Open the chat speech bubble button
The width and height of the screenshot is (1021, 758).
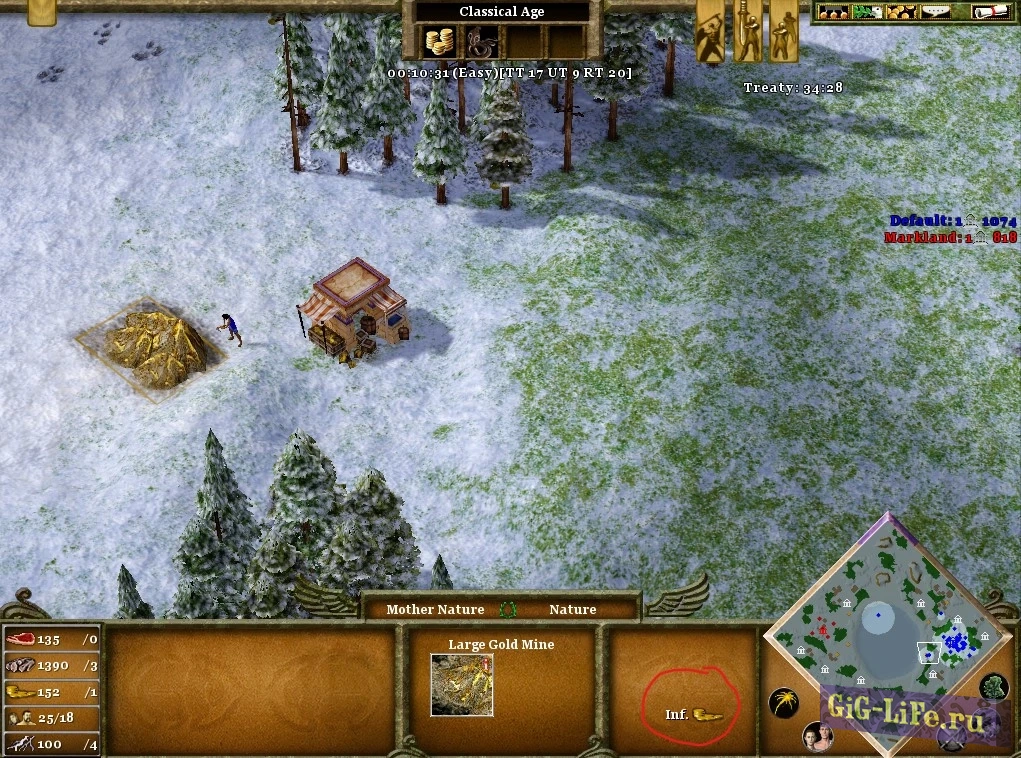(x=937, y=12)
